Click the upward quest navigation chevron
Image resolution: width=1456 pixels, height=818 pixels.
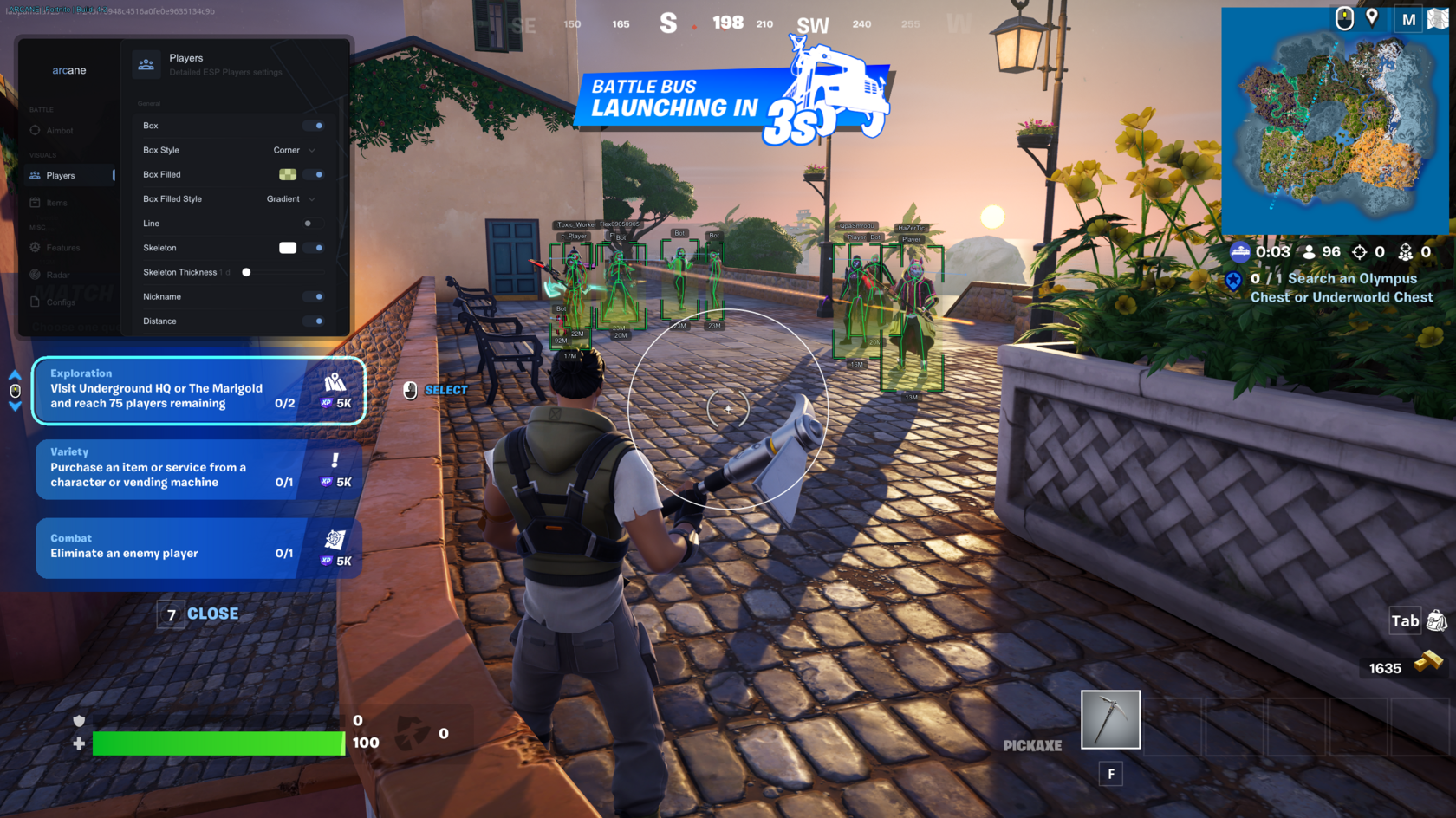click(15, 374)
